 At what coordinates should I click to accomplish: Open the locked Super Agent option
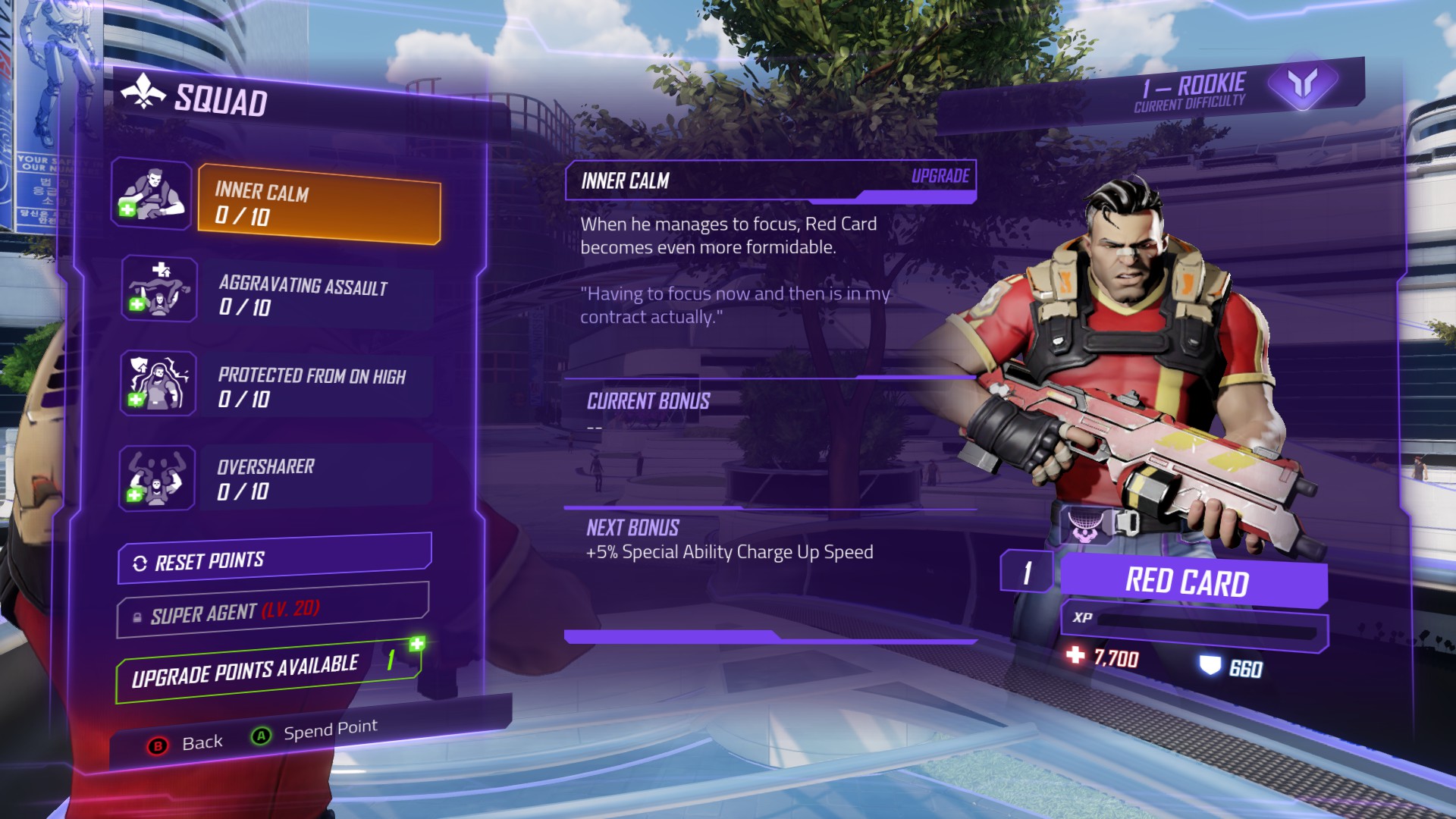point(273,611)
